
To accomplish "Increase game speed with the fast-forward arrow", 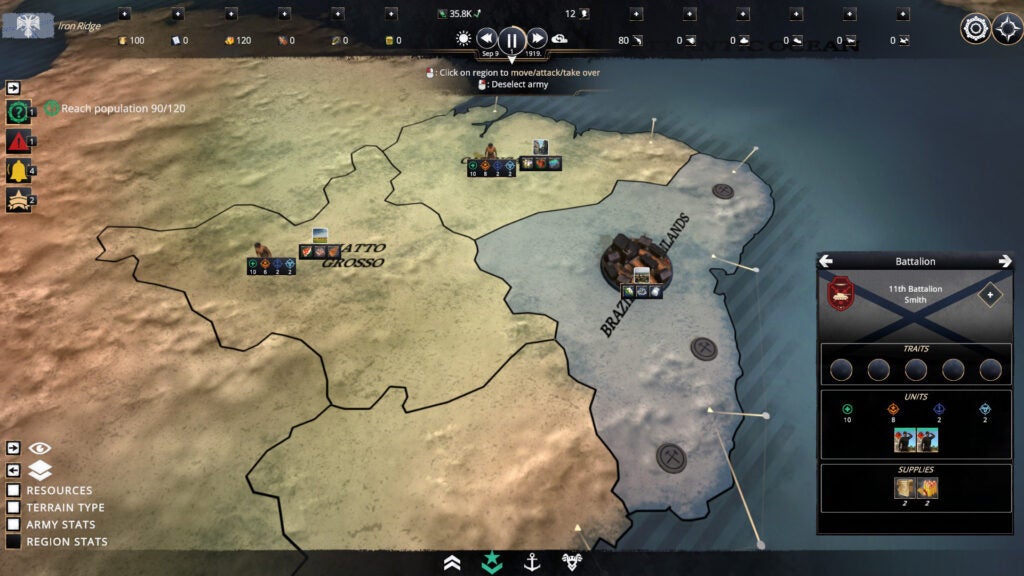I will [537, 39].
